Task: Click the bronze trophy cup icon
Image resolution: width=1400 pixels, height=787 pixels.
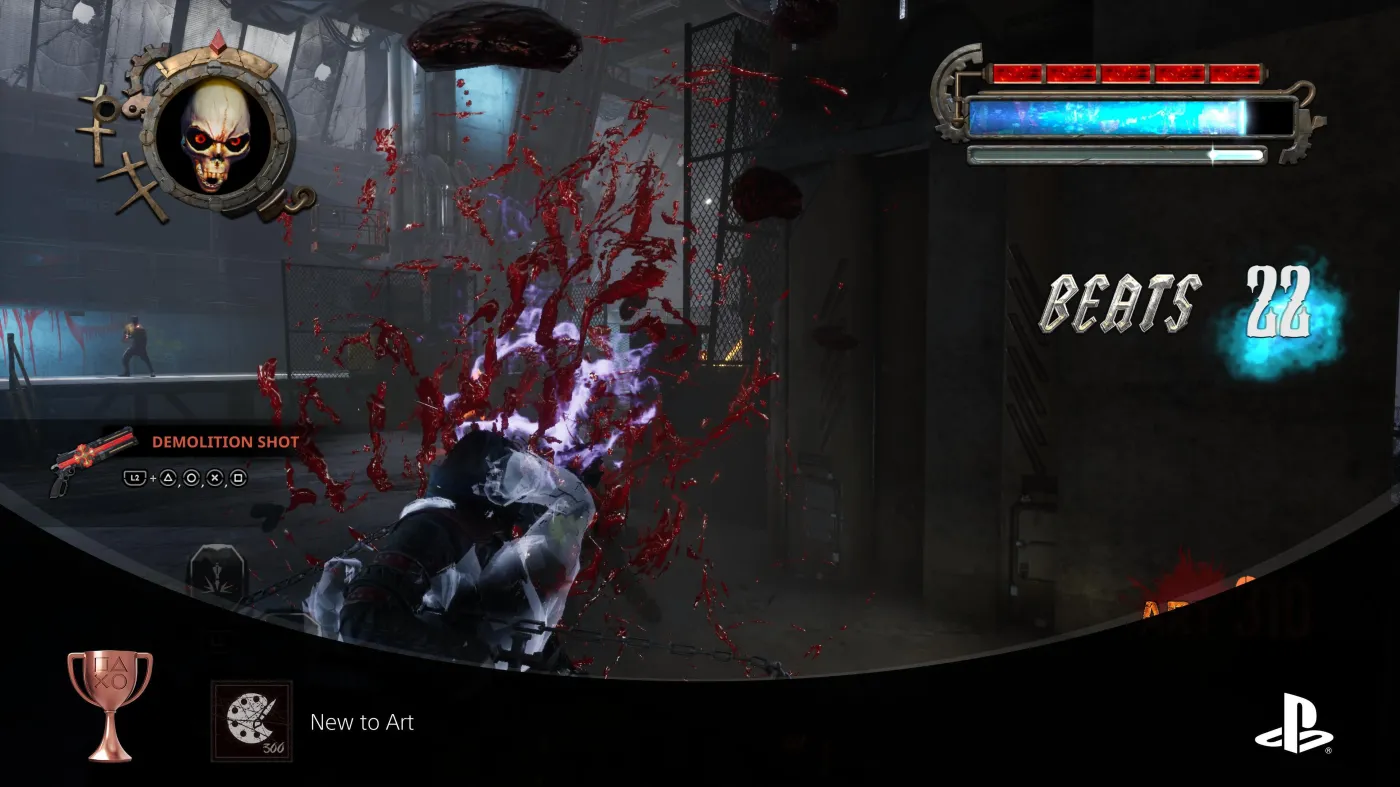Action: (110, 704)
